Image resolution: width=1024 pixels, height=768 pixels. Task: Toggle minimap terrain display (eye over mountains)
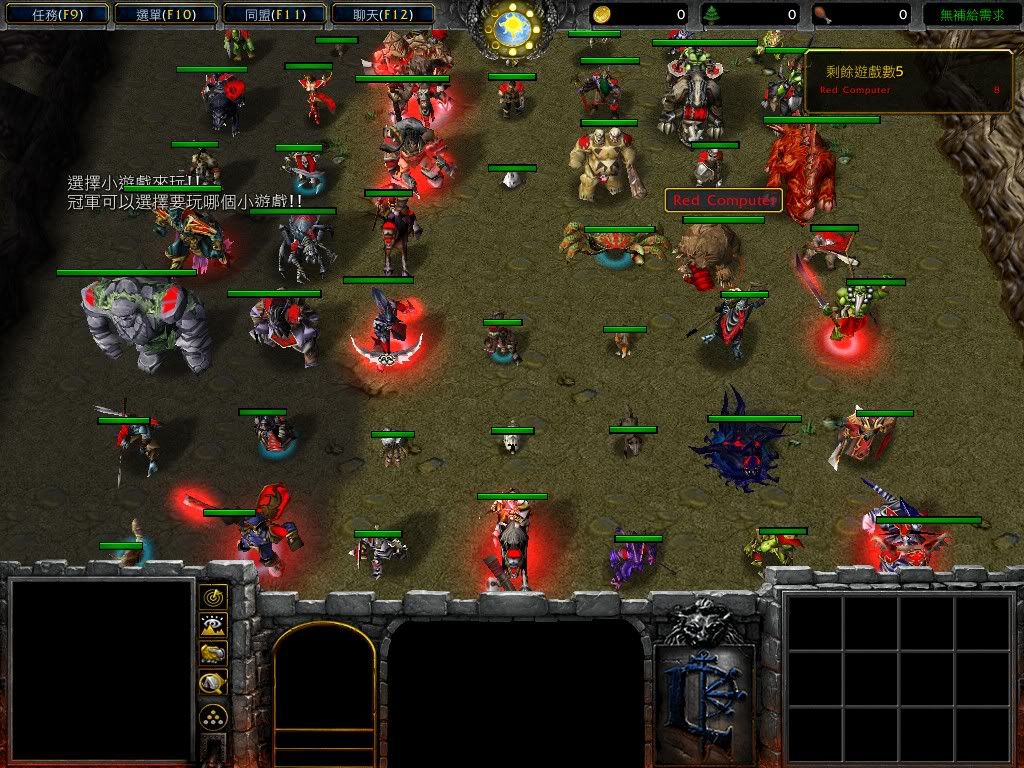(x=213, y=625)
